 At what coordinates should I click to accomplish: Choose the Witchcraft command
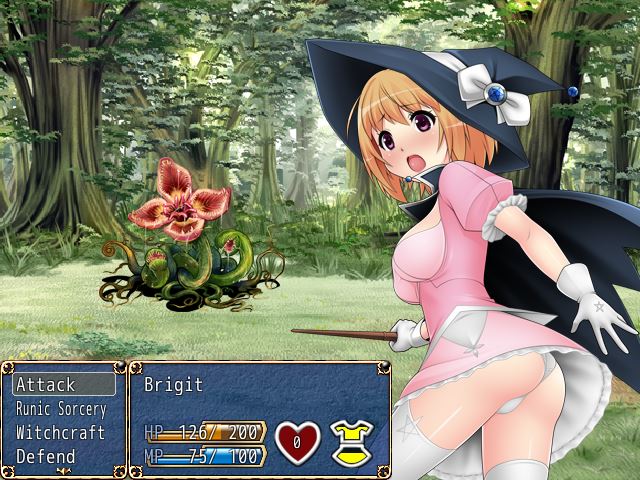[62, 433]
